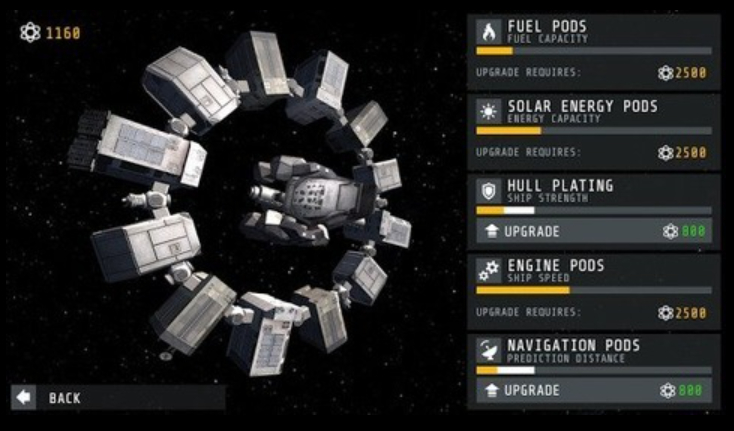Upgrade Navigation Pods for 800
This screenshot has height=431, width=734.
(x=593, y=390)
